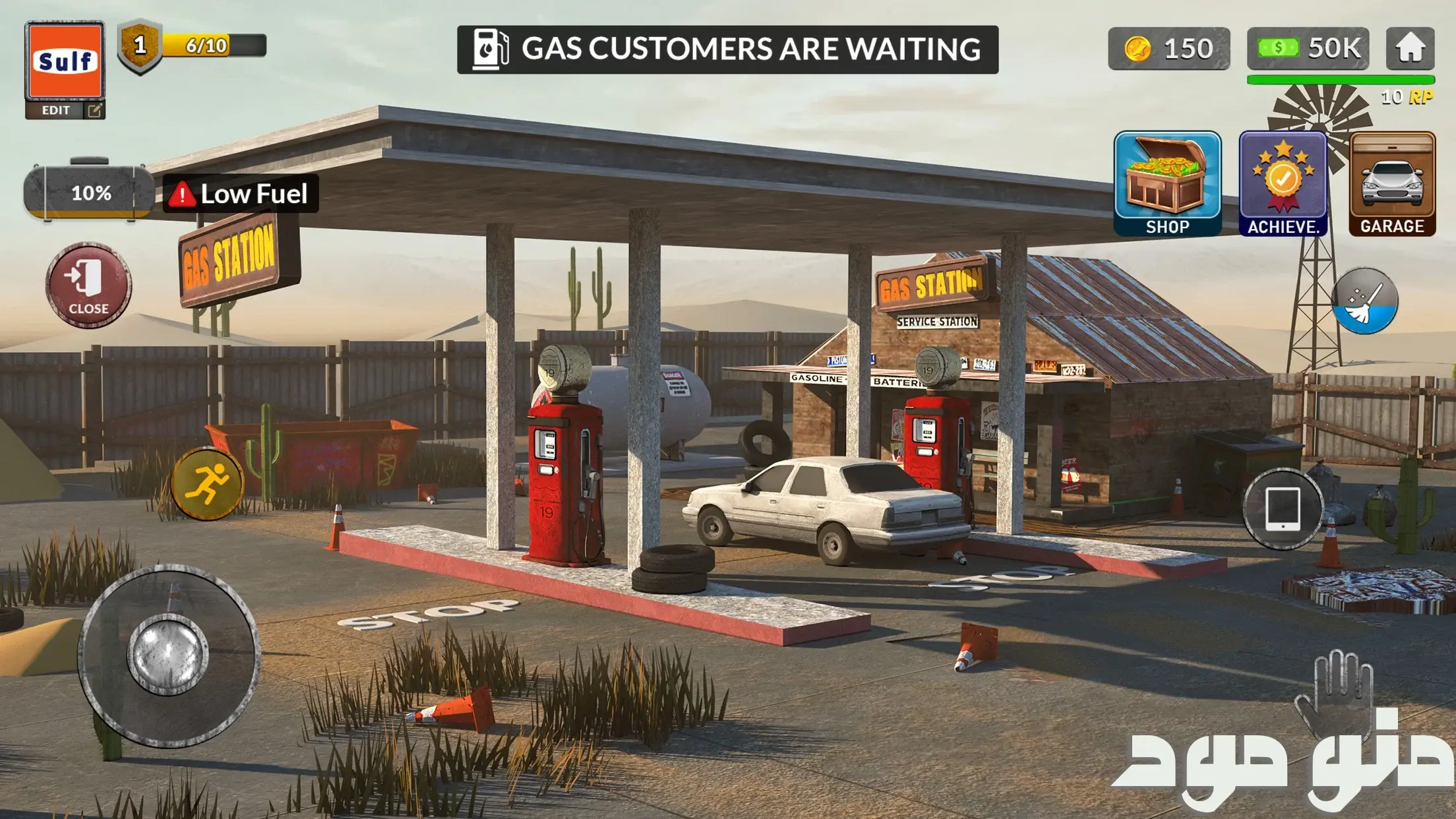
Task: Tap the hand interact button
Action: click(1334, 692)
